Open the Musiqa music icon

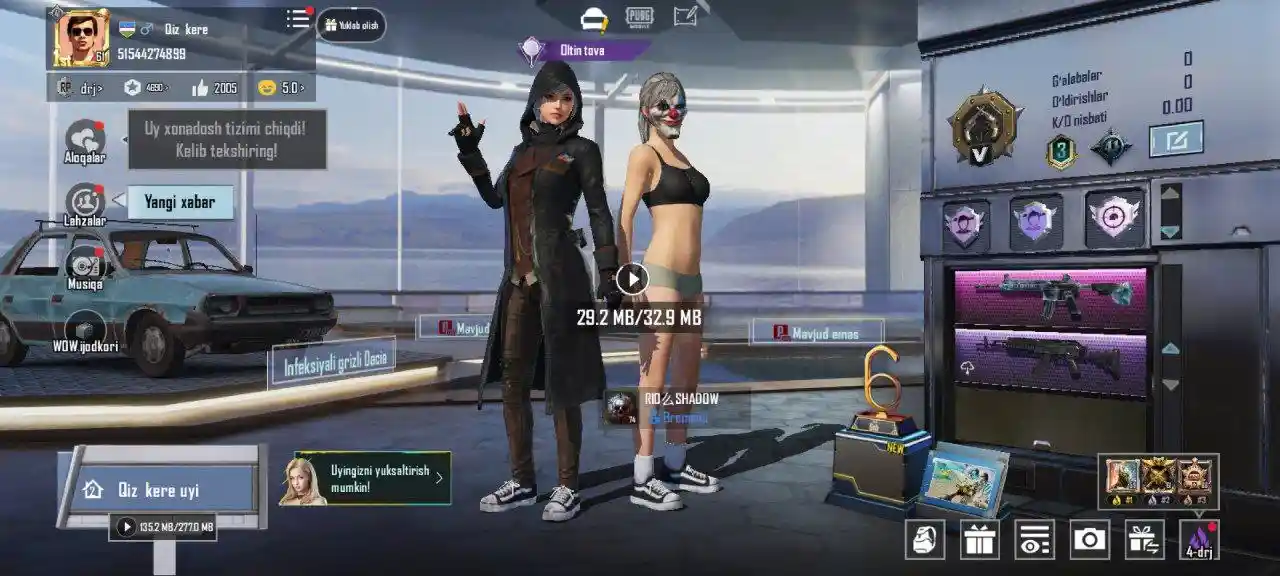coord(85,267)
